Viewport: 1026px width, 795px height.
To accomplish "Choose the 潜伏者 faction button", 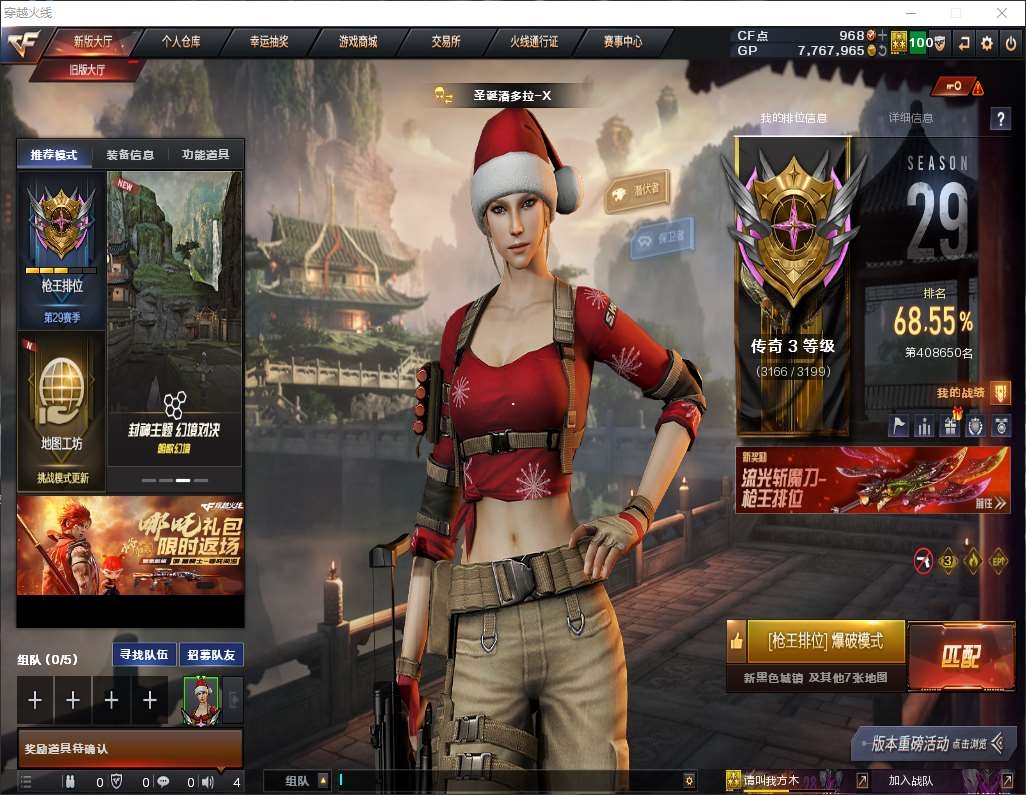I will tap(637, 190).
